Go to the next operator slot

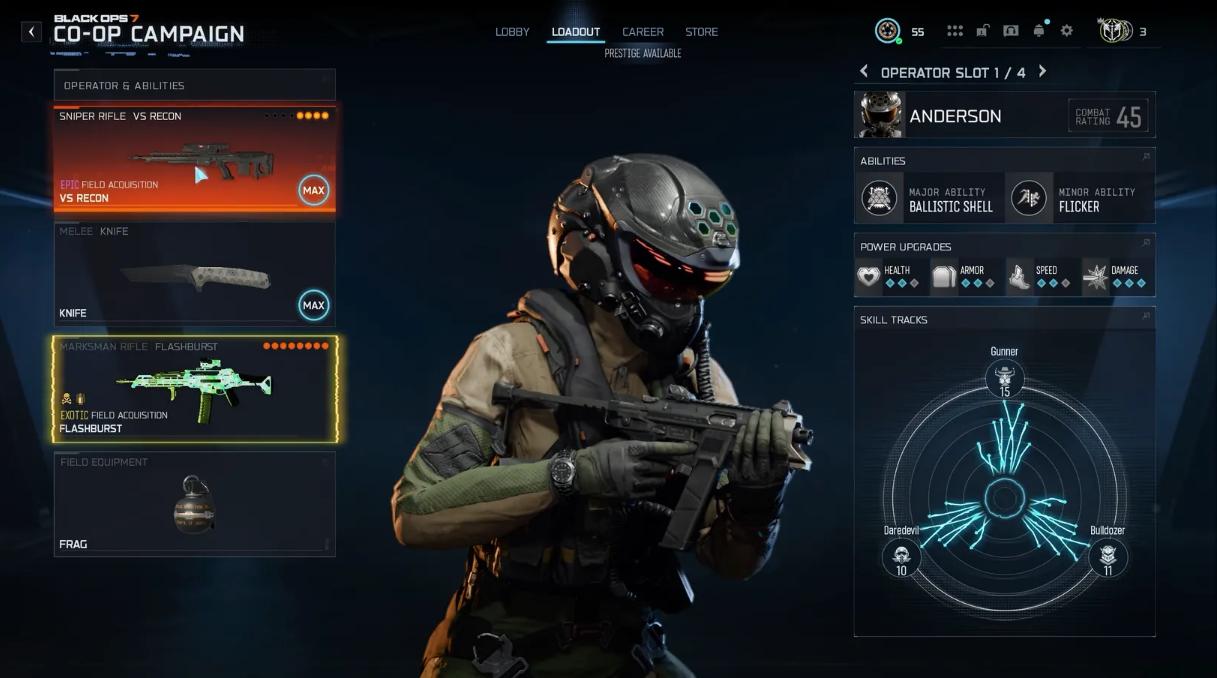(1042, 72)
